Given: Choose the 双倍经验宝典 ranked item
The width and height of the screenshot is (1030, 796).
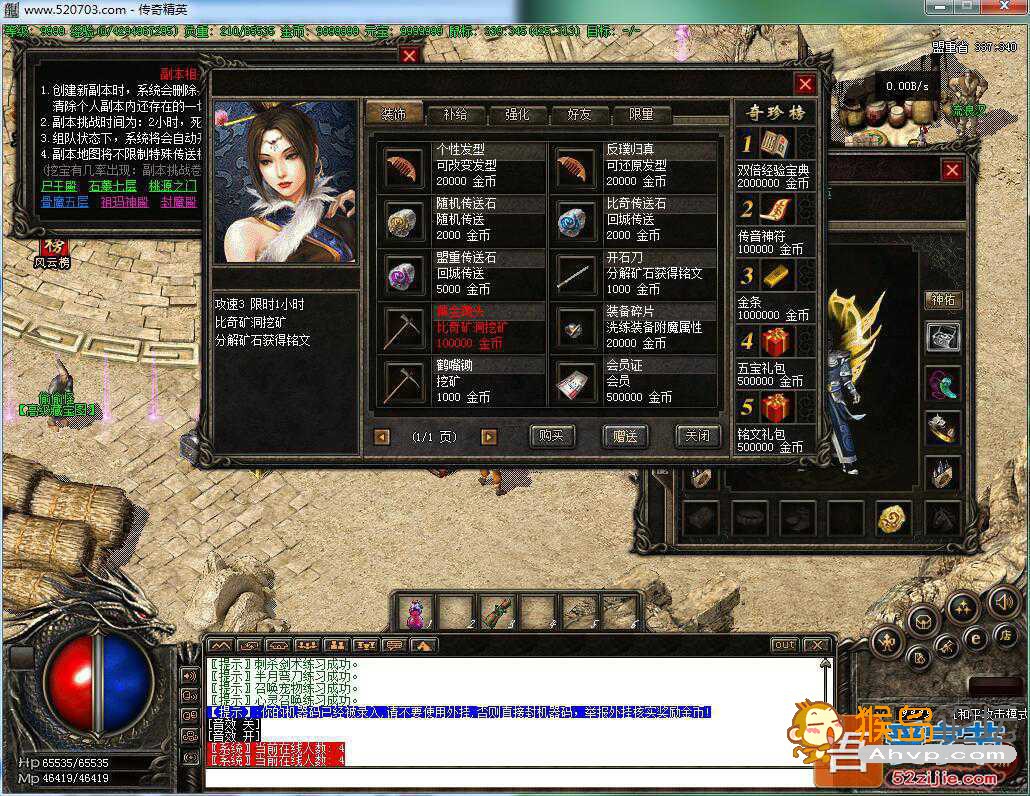Looking at the screenshot, I should point(775,146).
